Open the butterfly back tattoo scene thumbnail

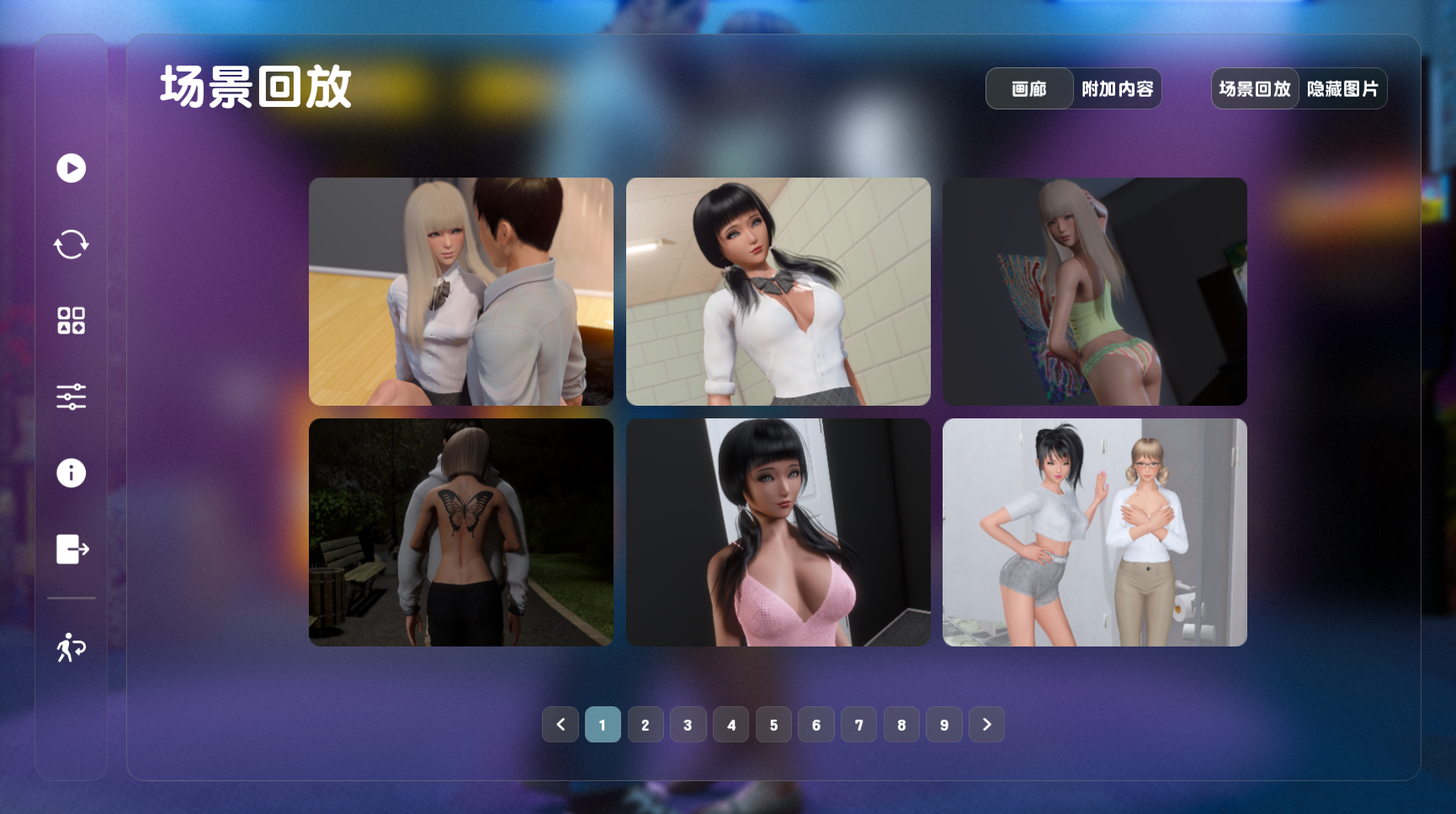tap(461, 532)
